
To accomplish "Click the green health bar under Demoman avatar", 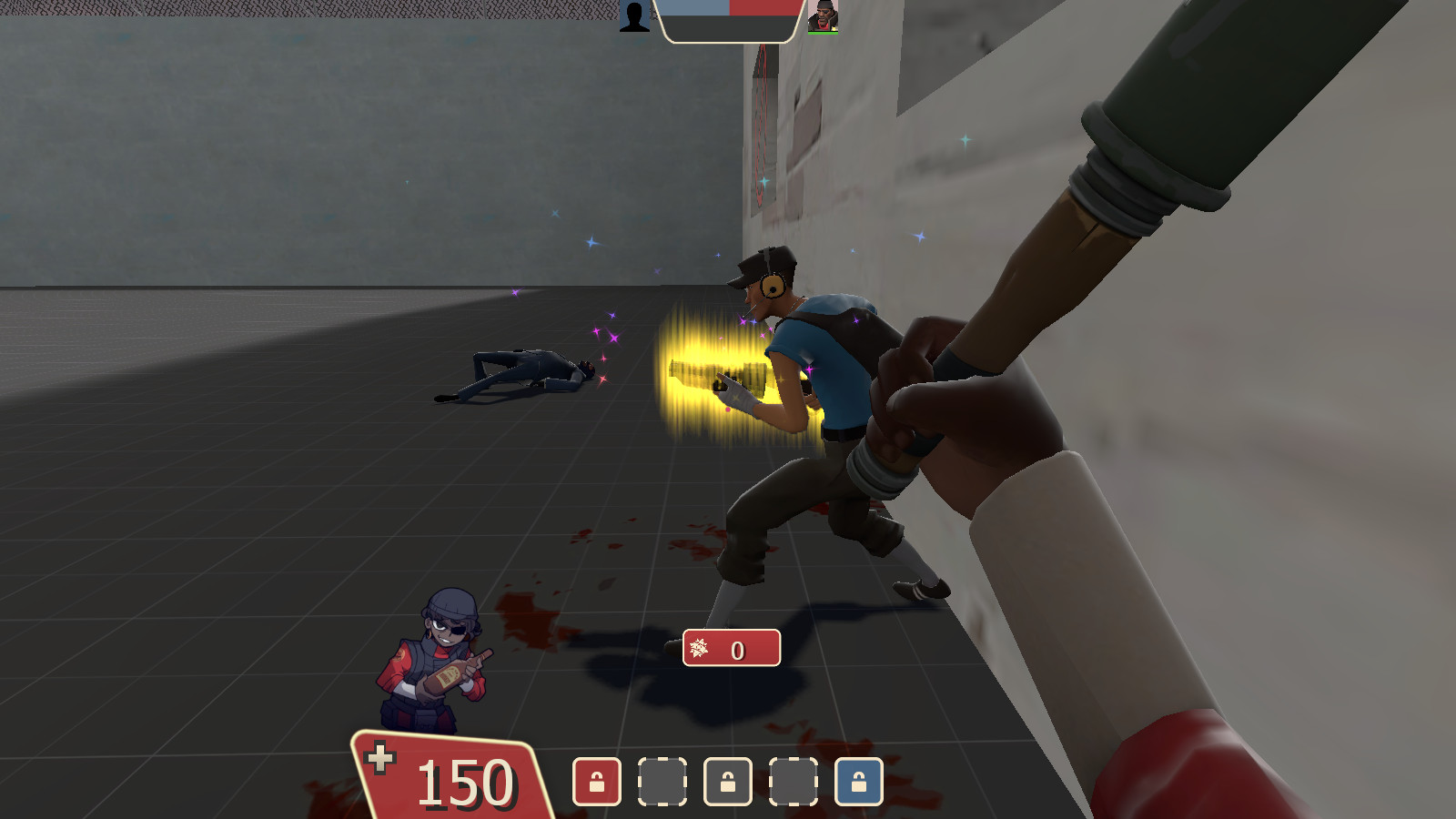I will coord(824,34).
